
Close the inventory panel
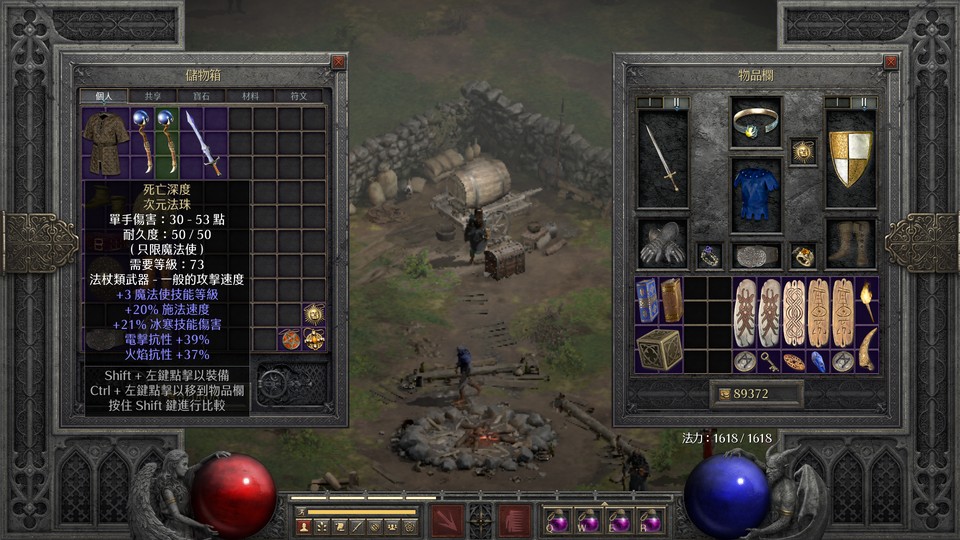coord(891,62)
